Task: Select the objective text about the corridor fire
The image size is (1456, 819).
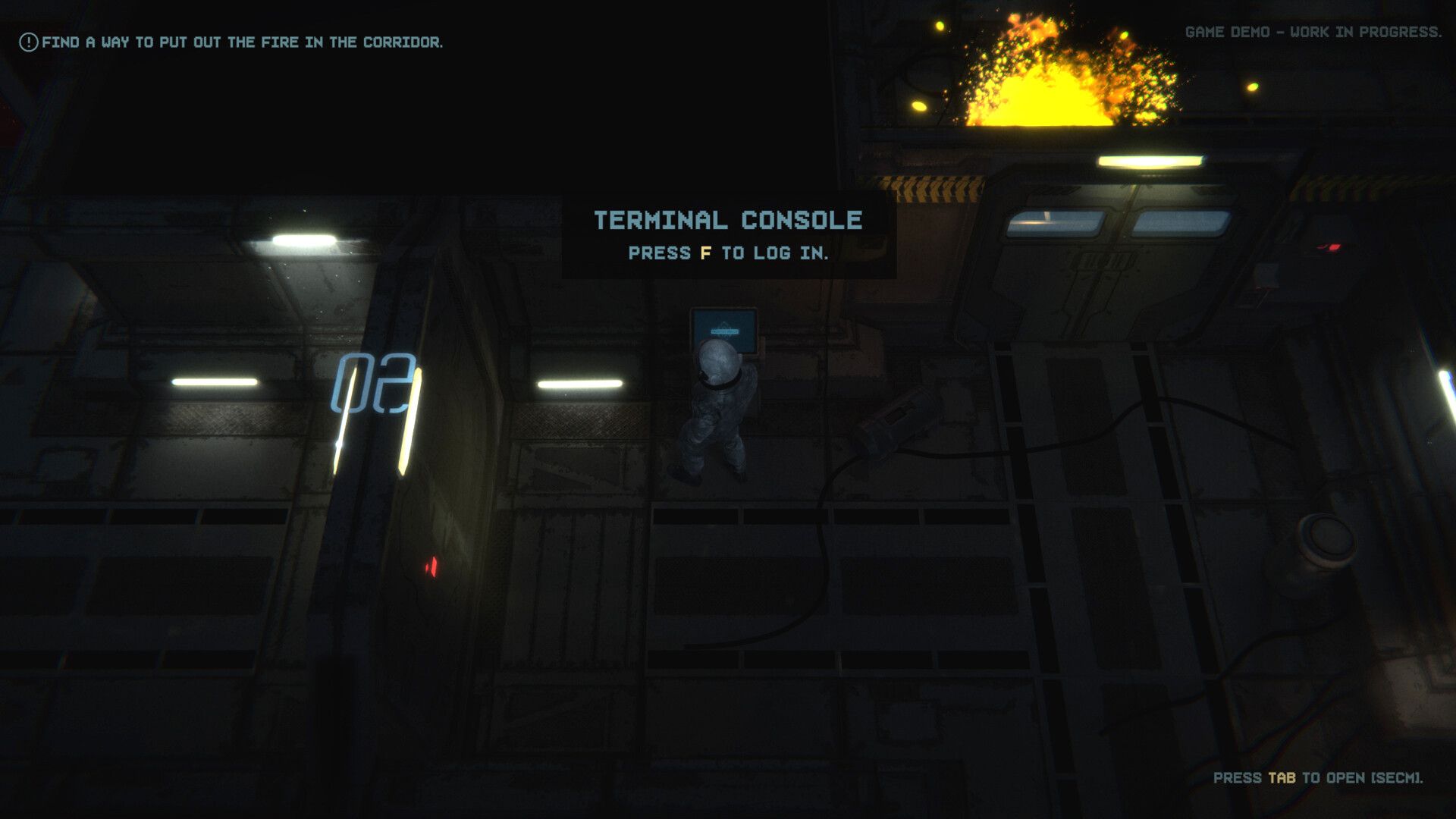Action: 243,42
